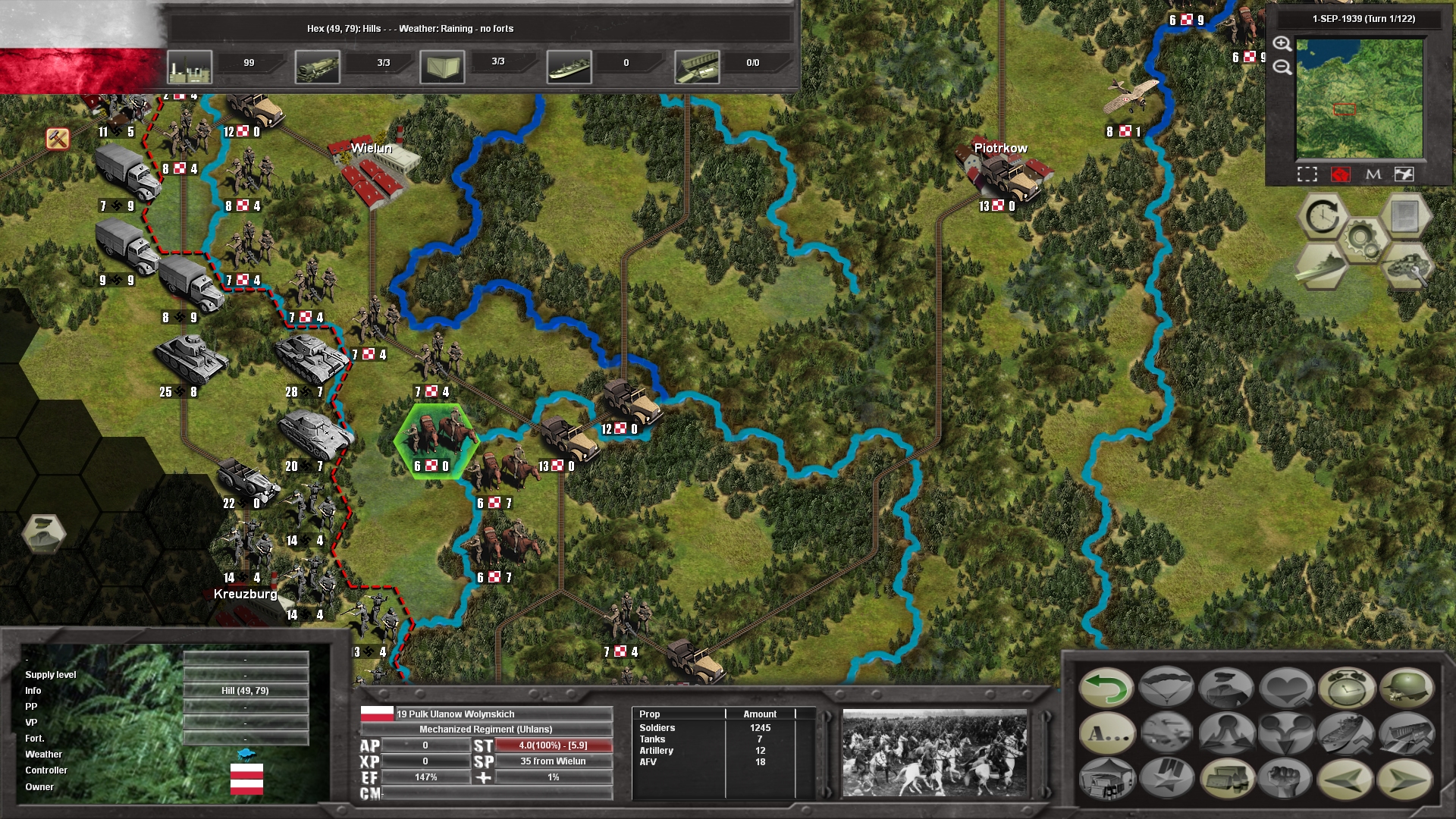Toggle the red flag overlay under minimap
Viewport: 1456px width, 819px height.
pyautogui.click(x=1341, y=174)
